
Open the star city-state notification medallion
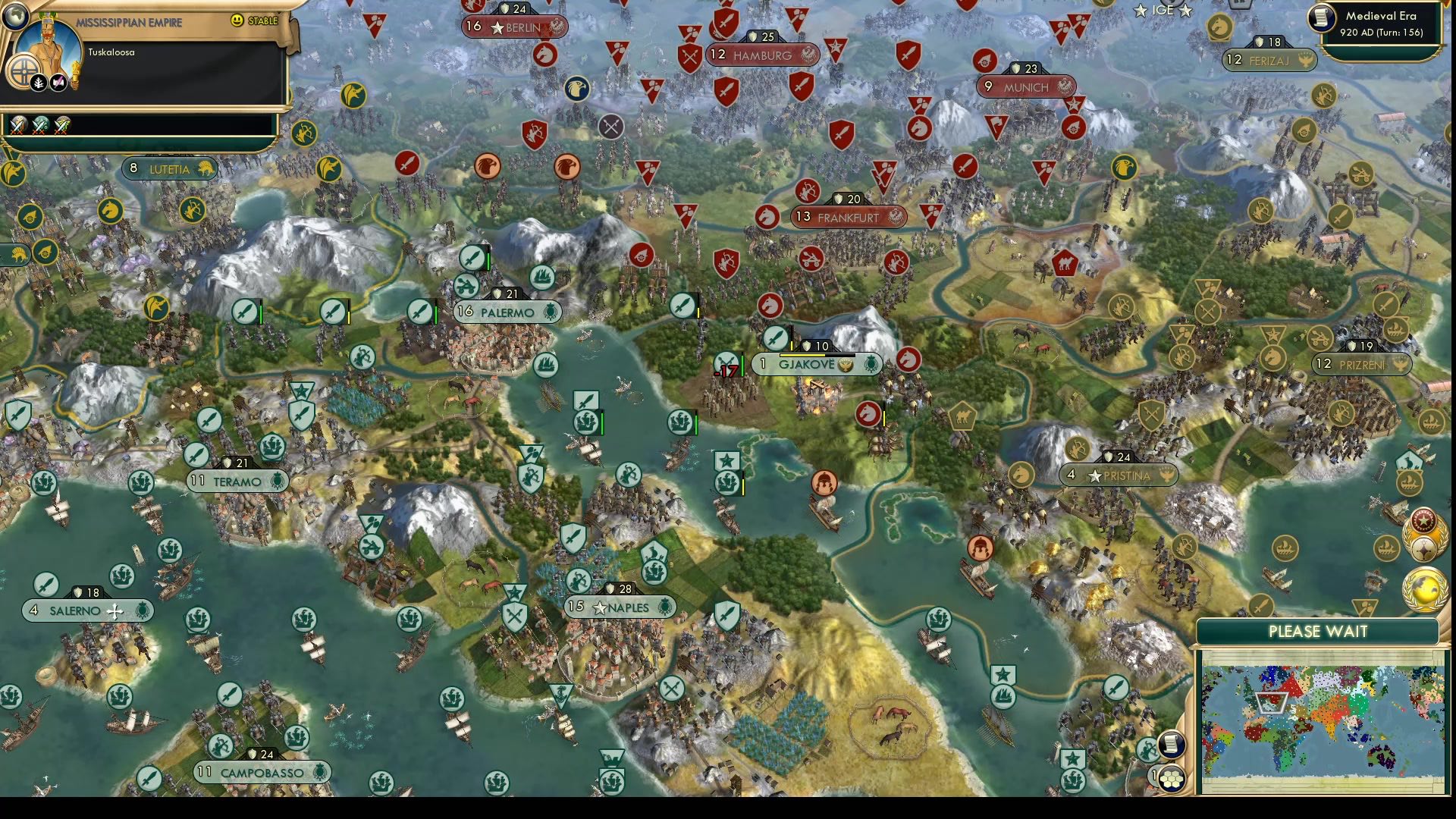(x=1424, y=519)
